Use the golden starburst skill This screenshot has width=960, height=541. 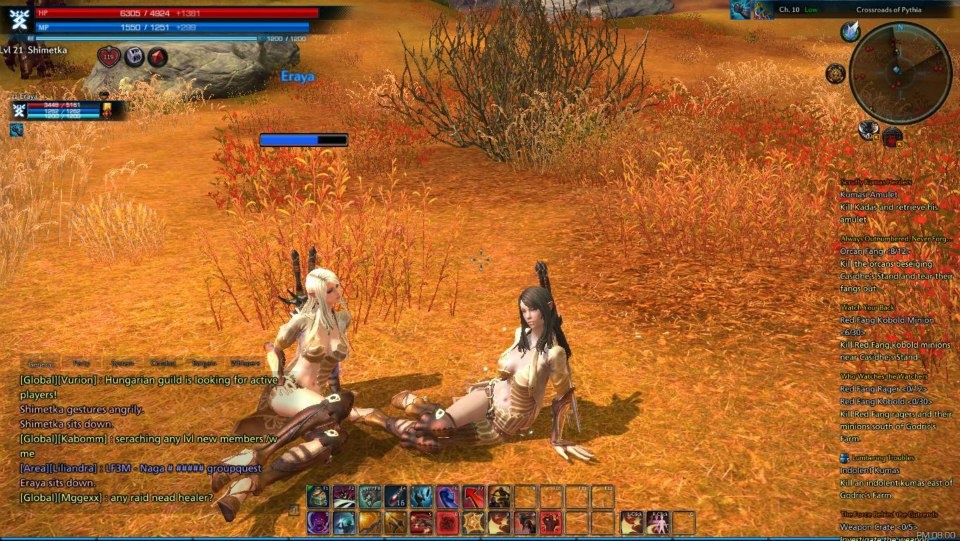tap(473, 522)
